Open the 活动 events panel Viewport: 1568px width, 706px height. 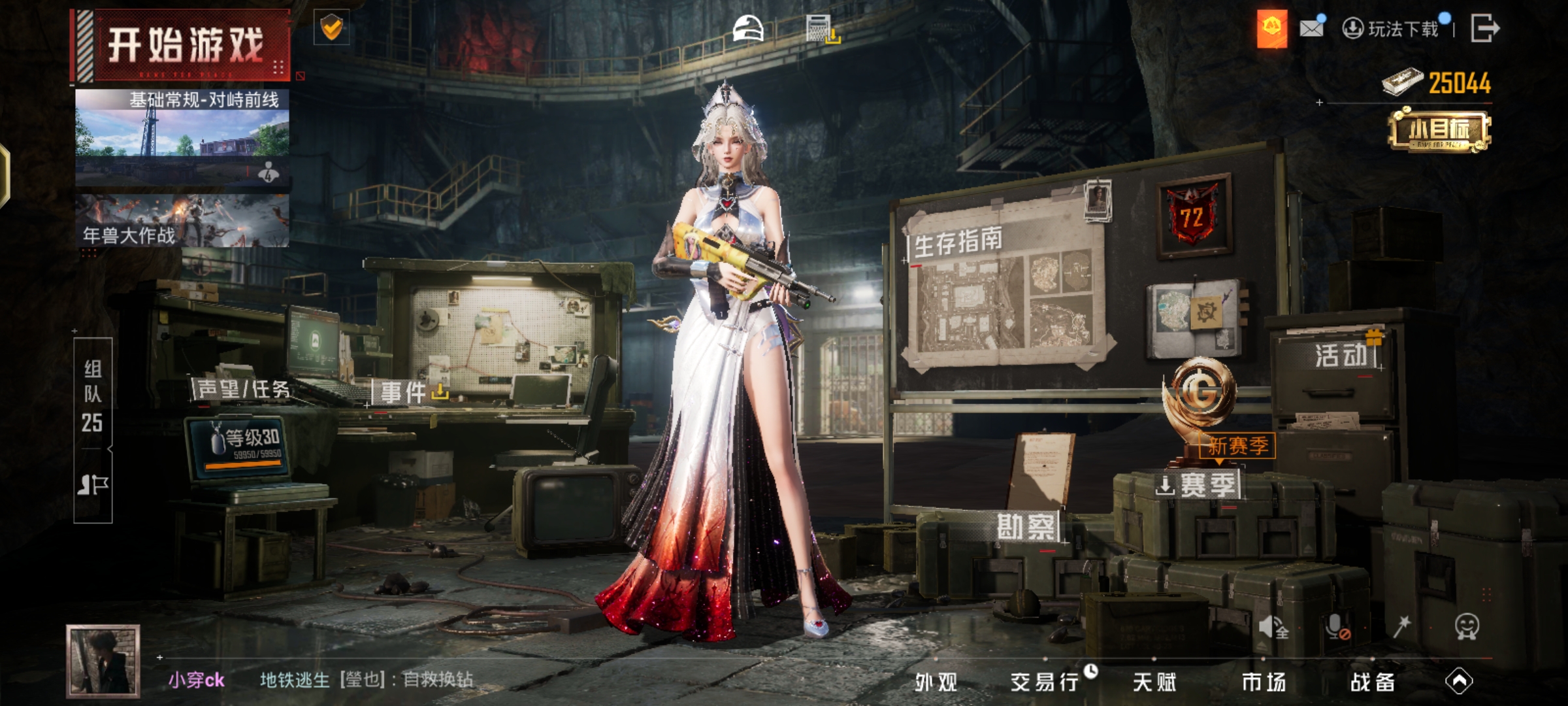1341,356
